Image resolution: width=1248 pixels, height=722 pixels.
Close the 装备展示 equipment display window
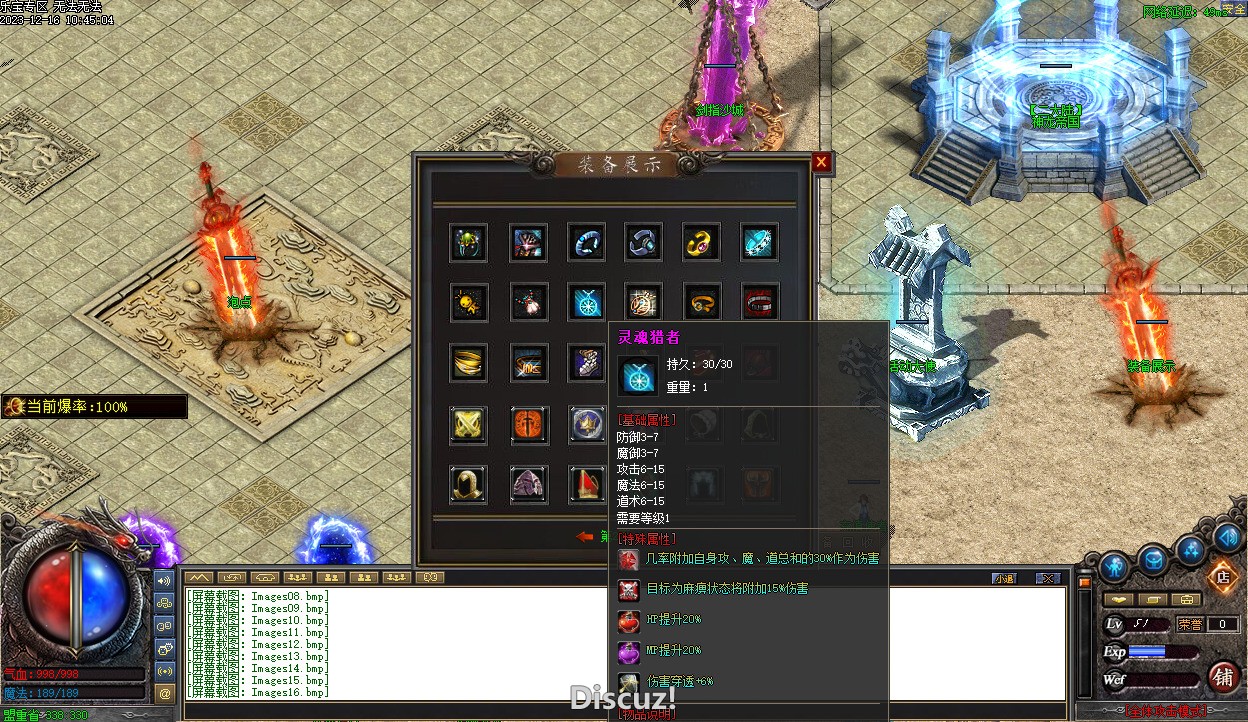(x=821, y=162)
